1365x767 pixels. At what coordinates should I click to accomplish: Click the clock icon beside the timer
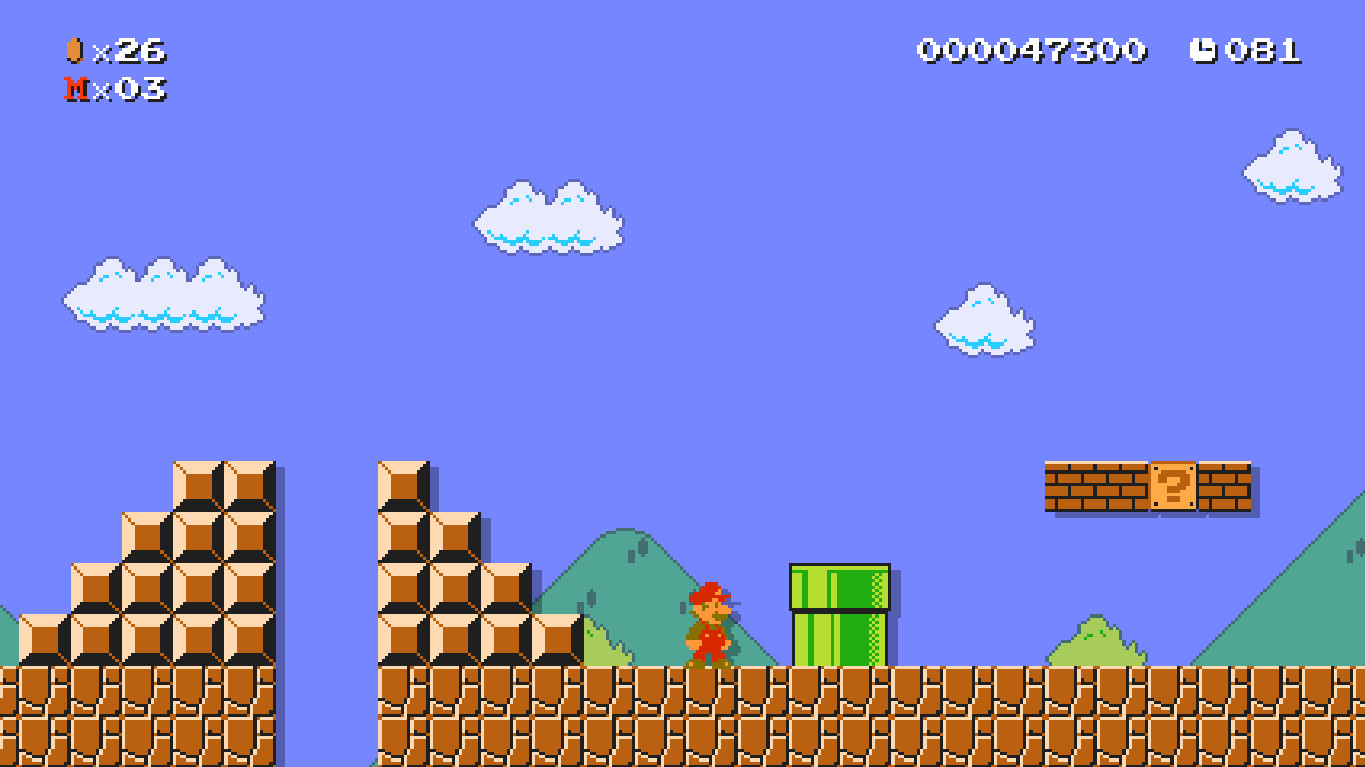point(1205,49)
